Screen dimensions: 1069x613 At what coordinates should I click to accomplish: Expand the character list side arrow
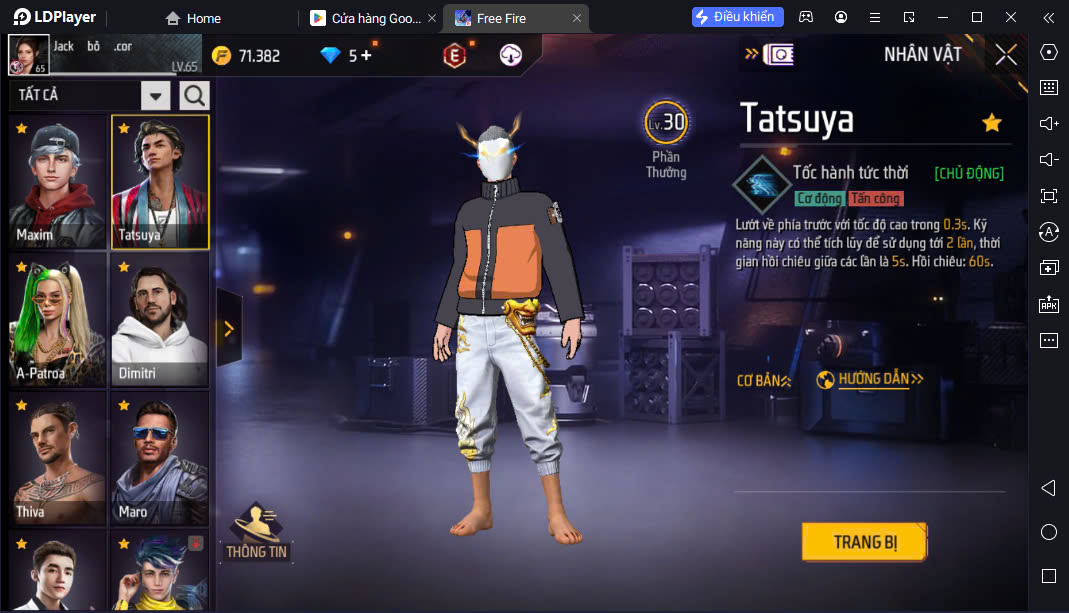228,328
